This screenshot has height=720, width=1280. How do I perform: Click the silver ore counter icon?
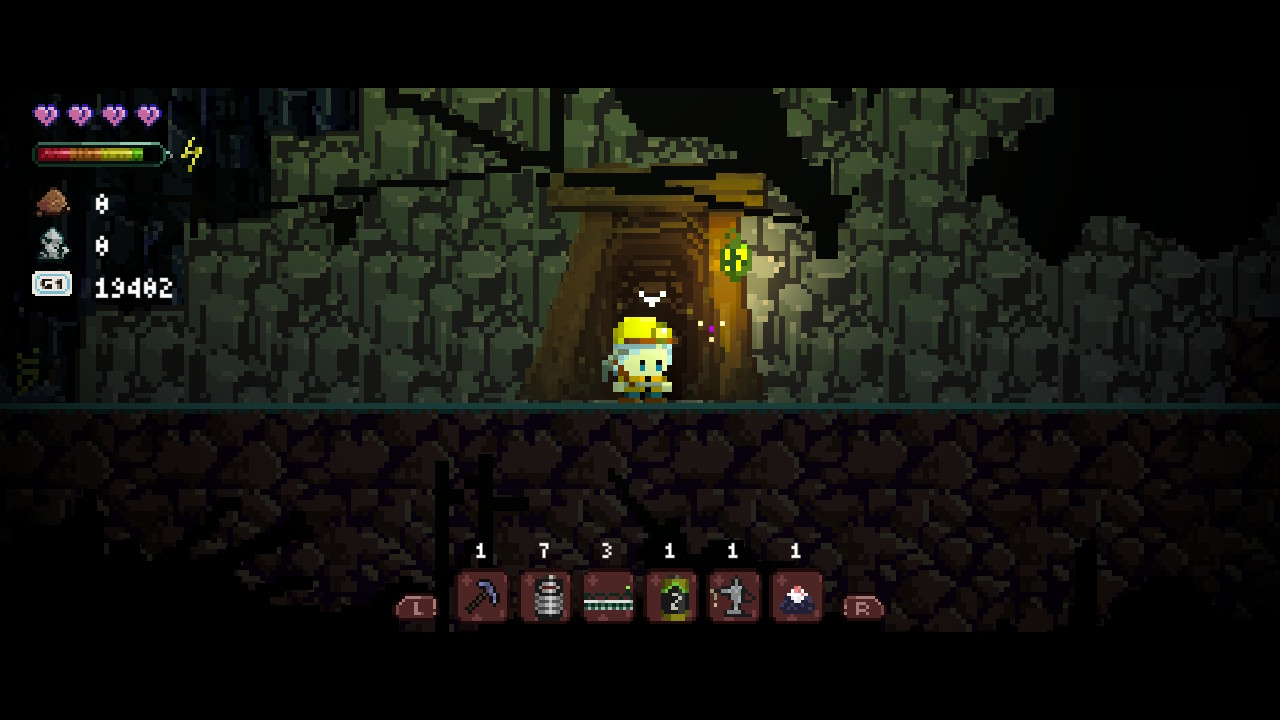click(52, 243)
